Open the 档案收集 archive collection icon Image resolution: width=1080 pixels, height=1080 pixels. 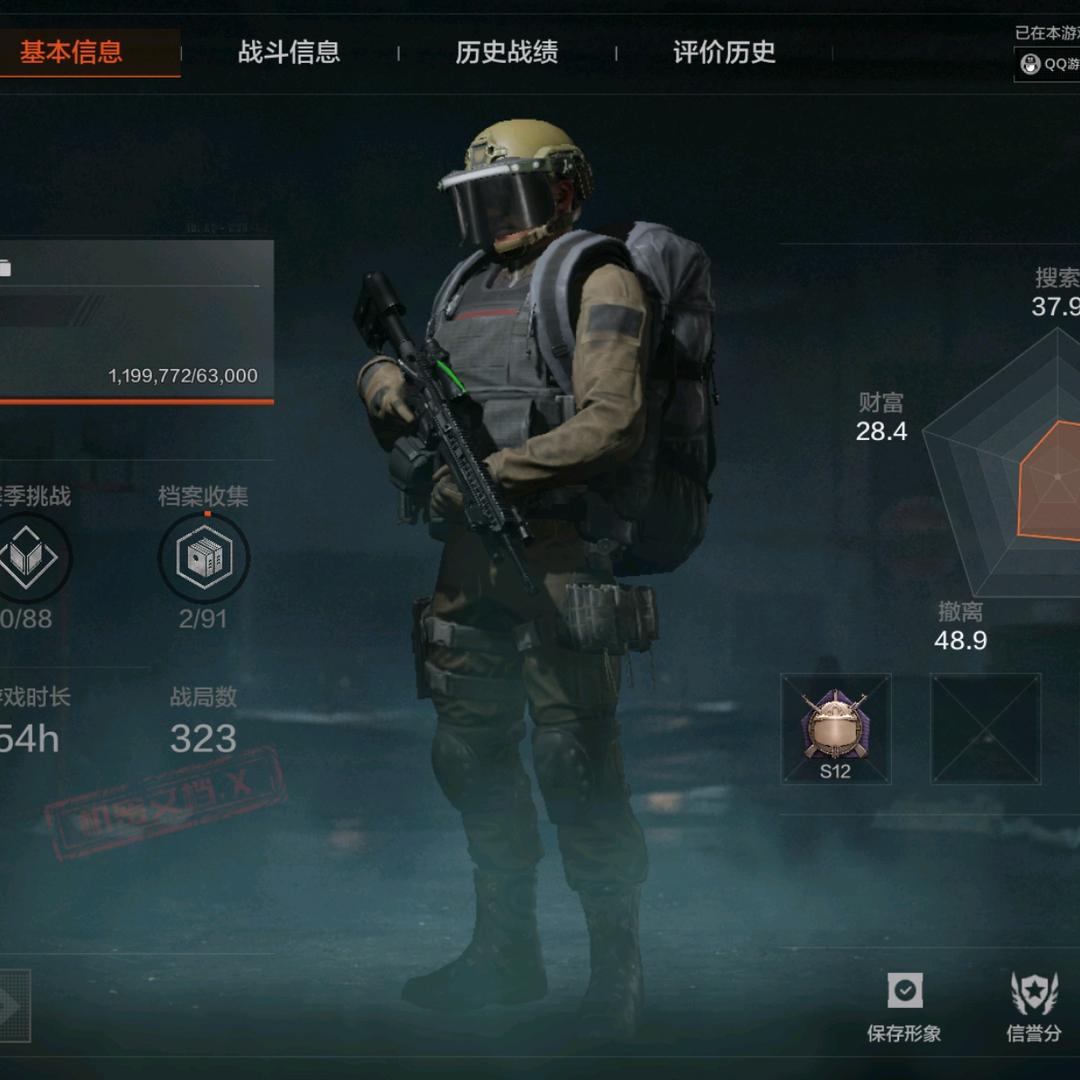(x=204, y=557)
